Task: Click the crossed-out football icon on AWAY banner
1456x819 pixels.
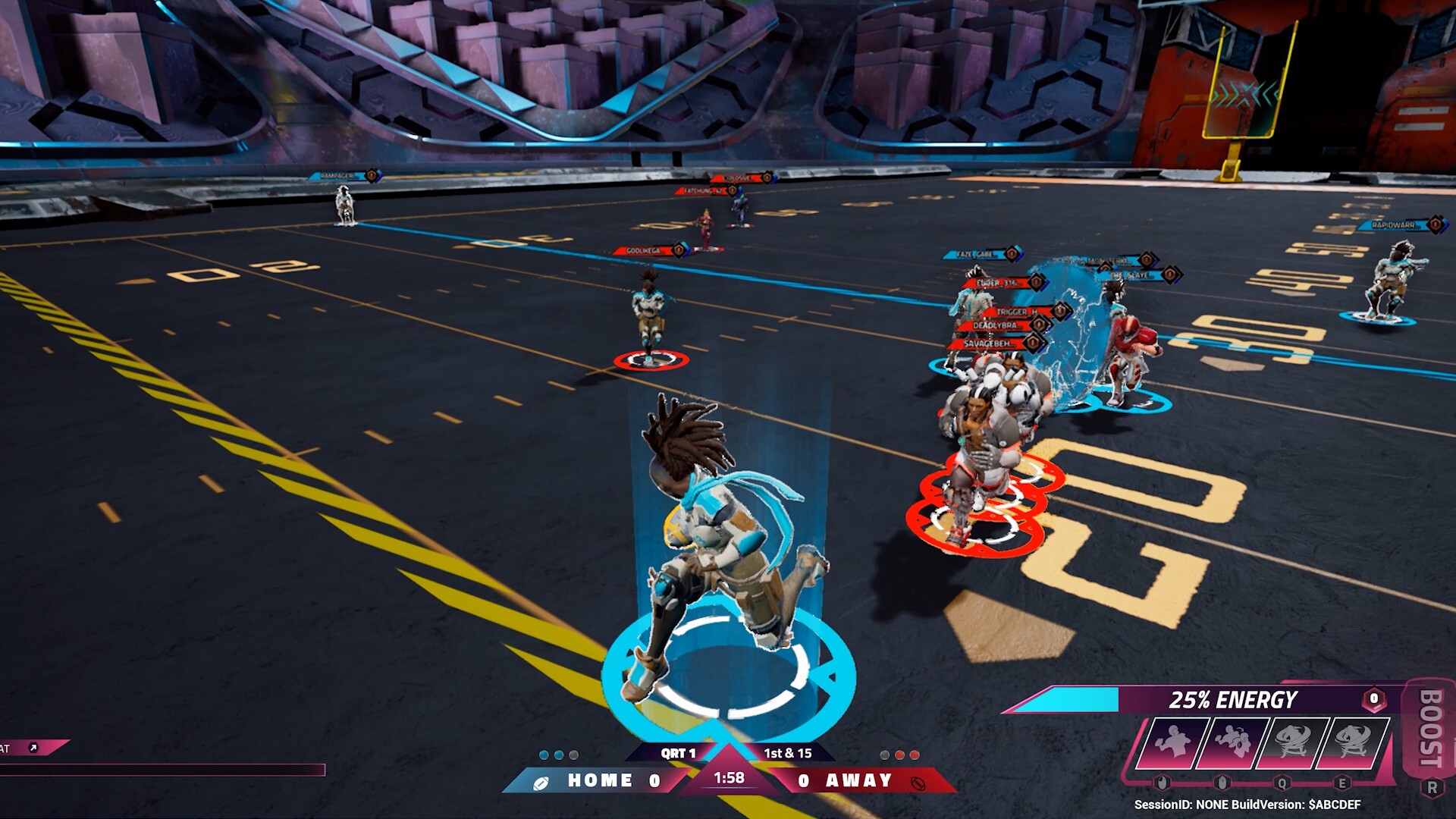Action: [x=917, y=783]
